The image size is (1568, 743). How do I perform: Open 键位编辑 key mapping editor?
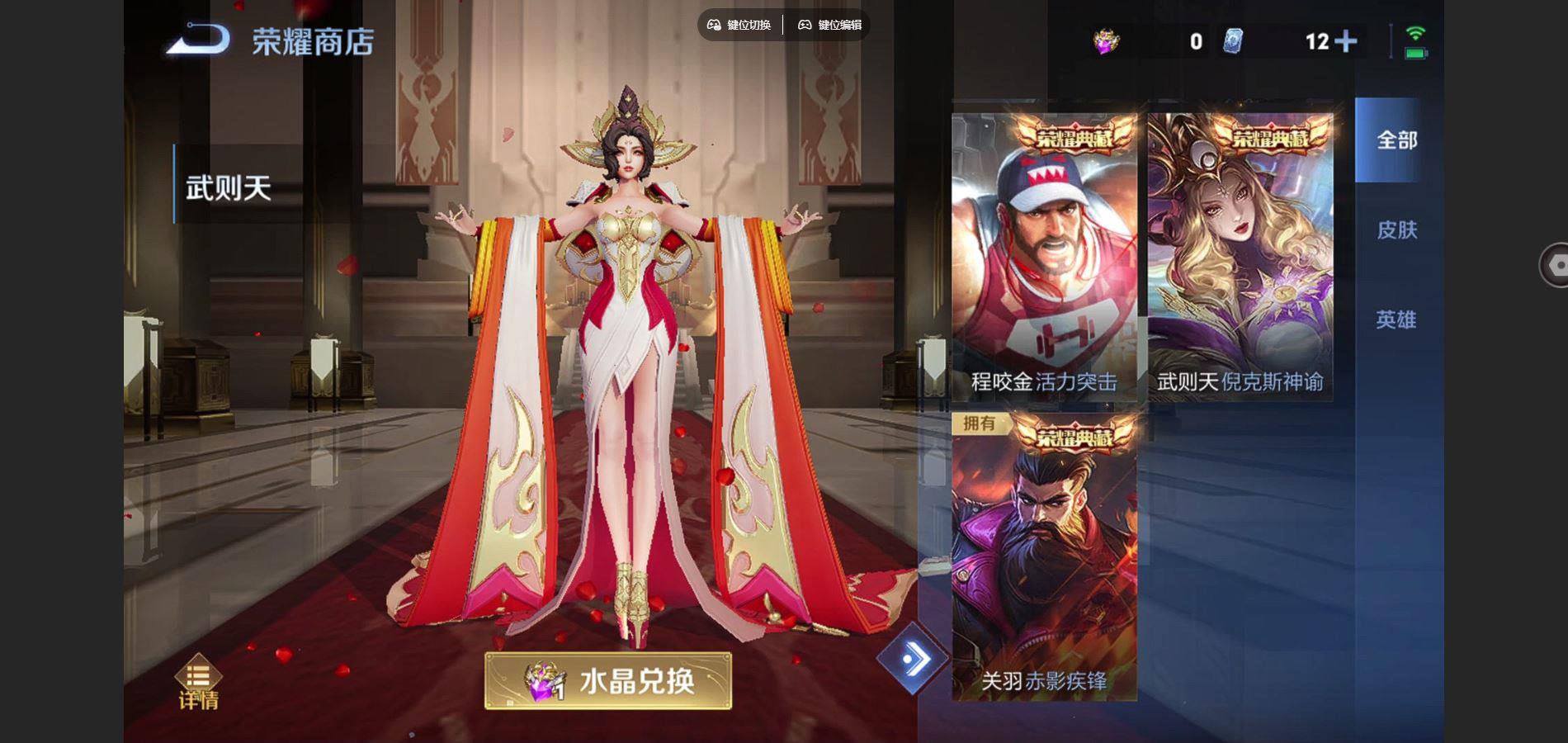838,25
